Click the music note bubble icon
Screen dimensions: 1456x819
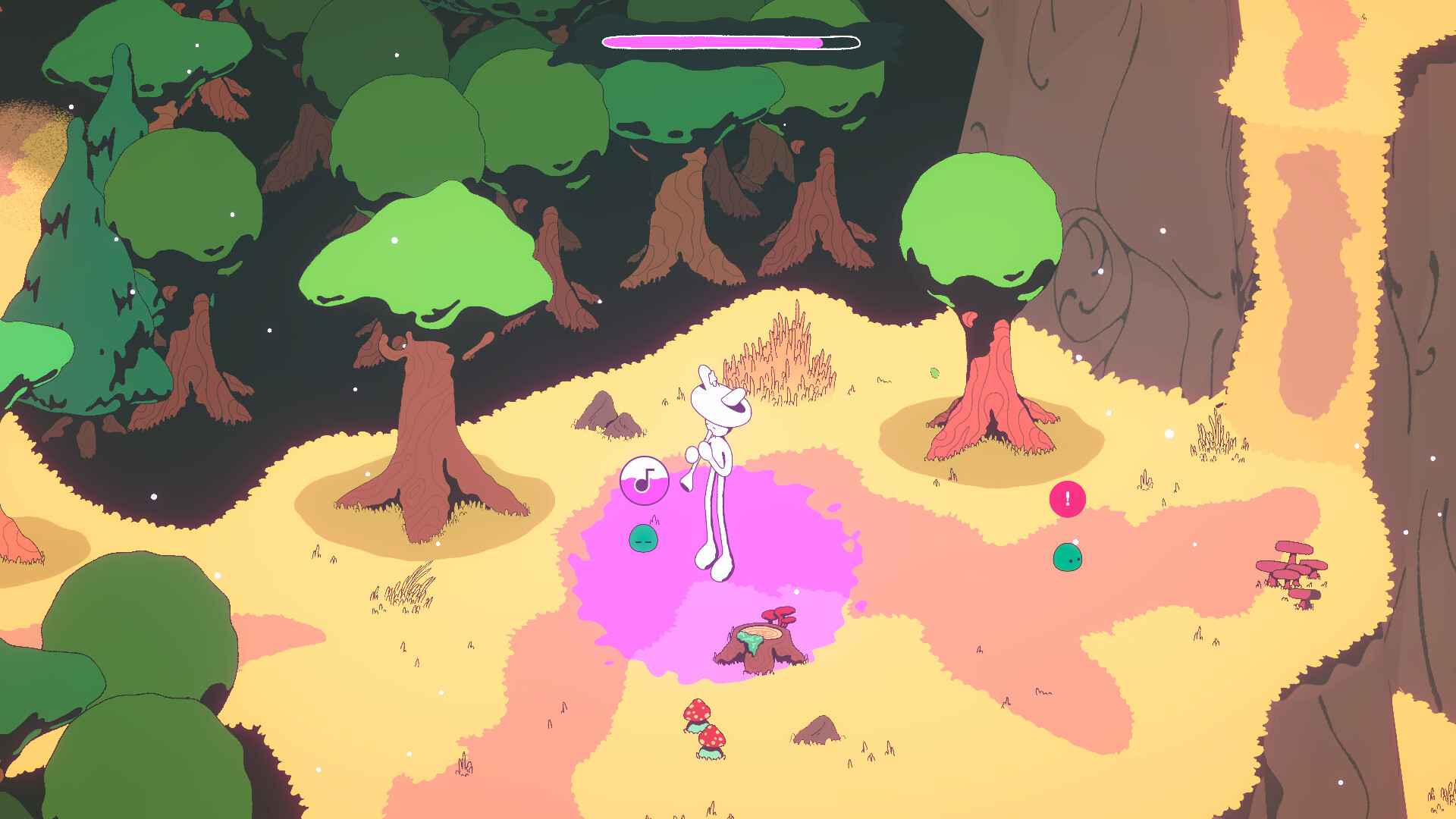(x=643, y=479)
